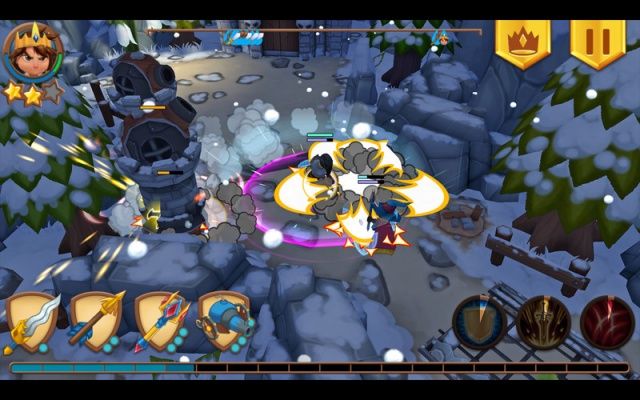
Task: Activate the shield defense ability
Action: (479, 323)
